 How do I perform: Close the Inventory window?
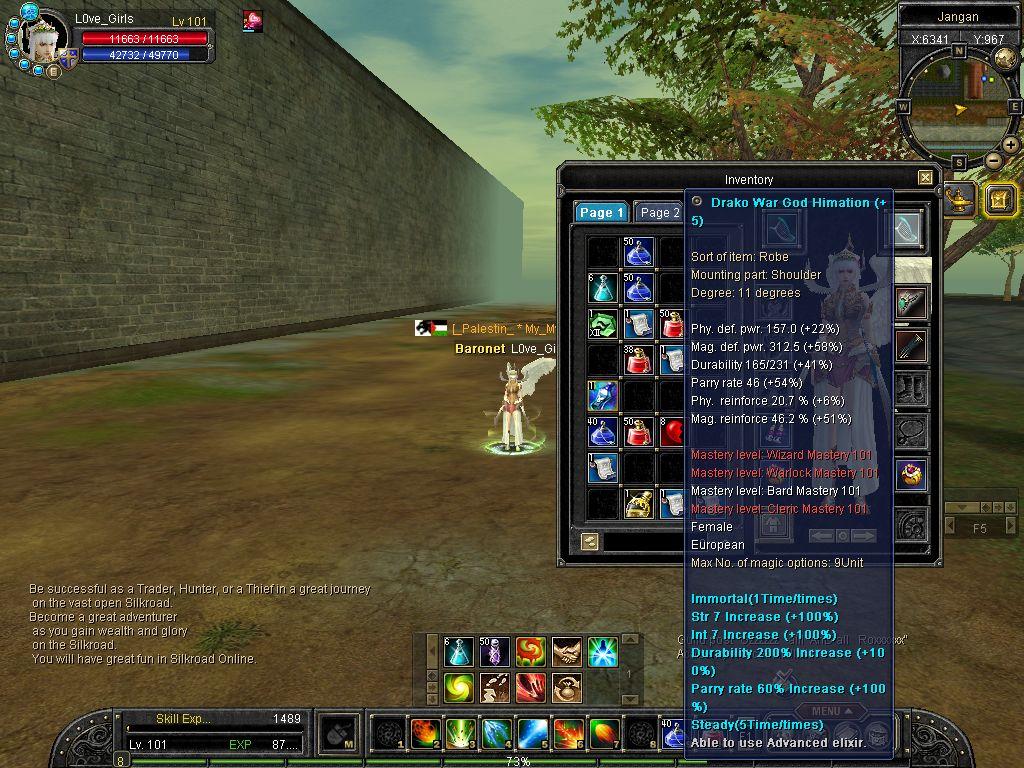coord(925,178)
